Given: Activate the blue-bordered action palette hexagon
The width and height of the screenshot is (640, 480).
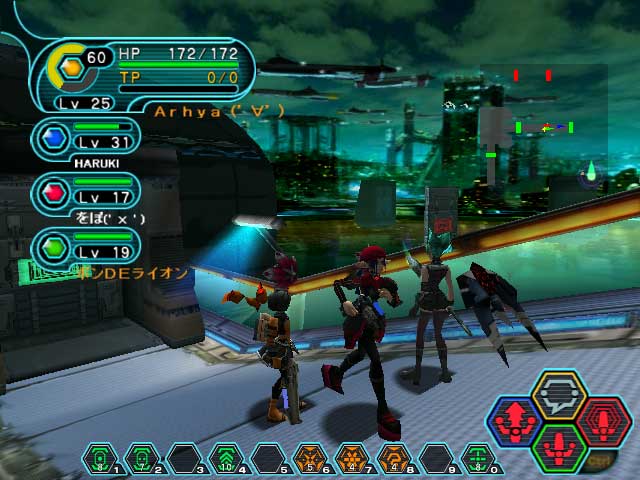Looking at the screenshot, I should tap(513, 423).
